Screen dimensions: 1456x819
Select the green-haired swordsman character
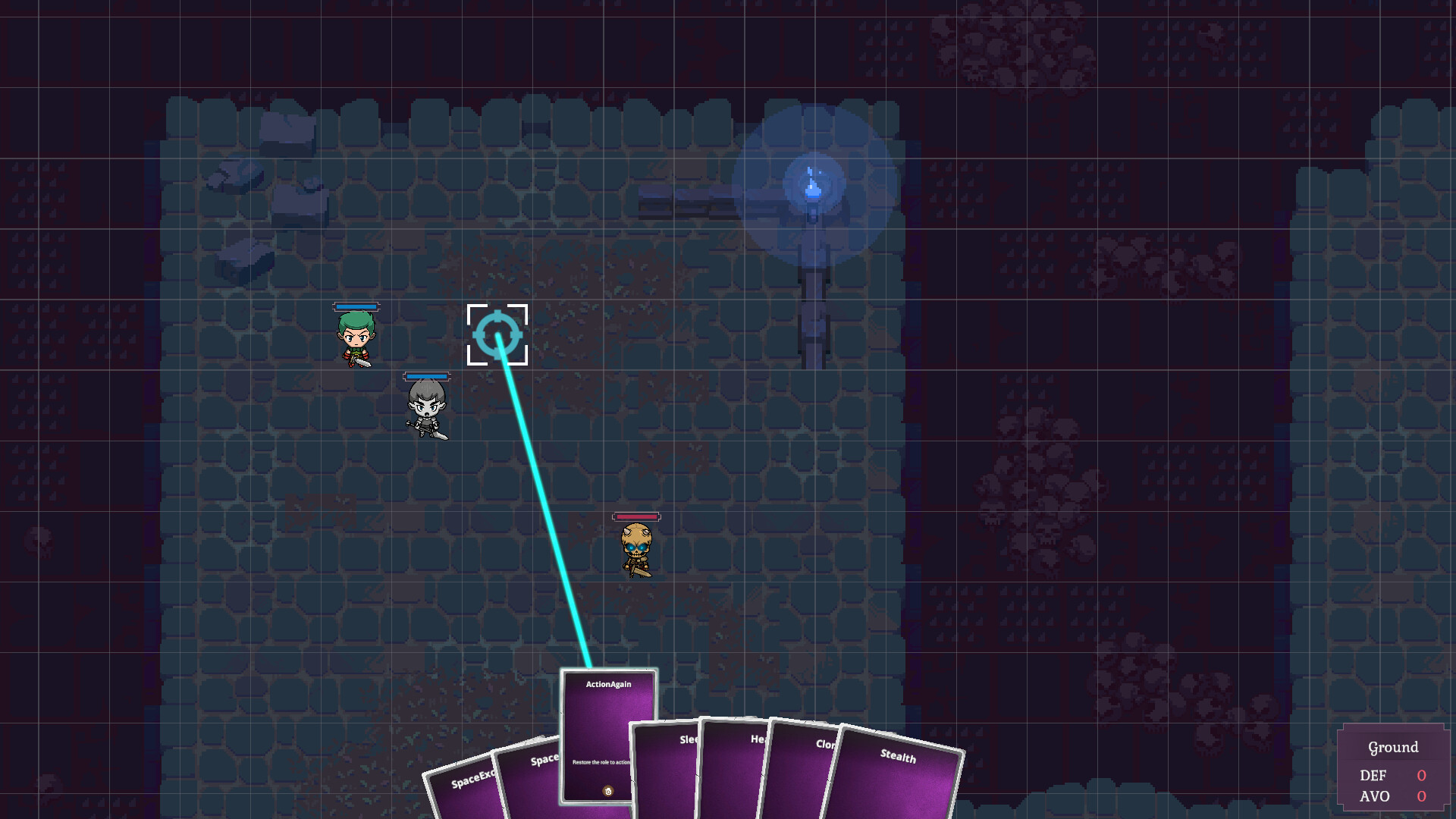[356, 339]
